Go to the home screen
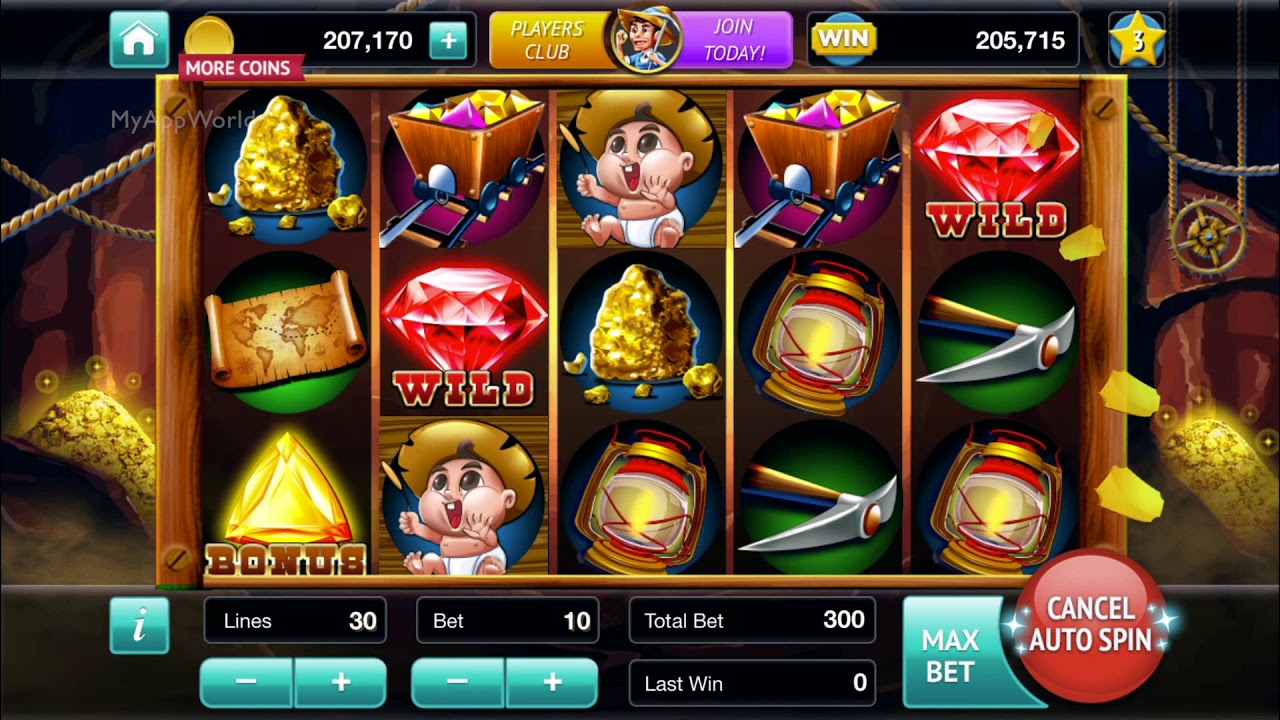1280x720 pixels. coord(138,40)
